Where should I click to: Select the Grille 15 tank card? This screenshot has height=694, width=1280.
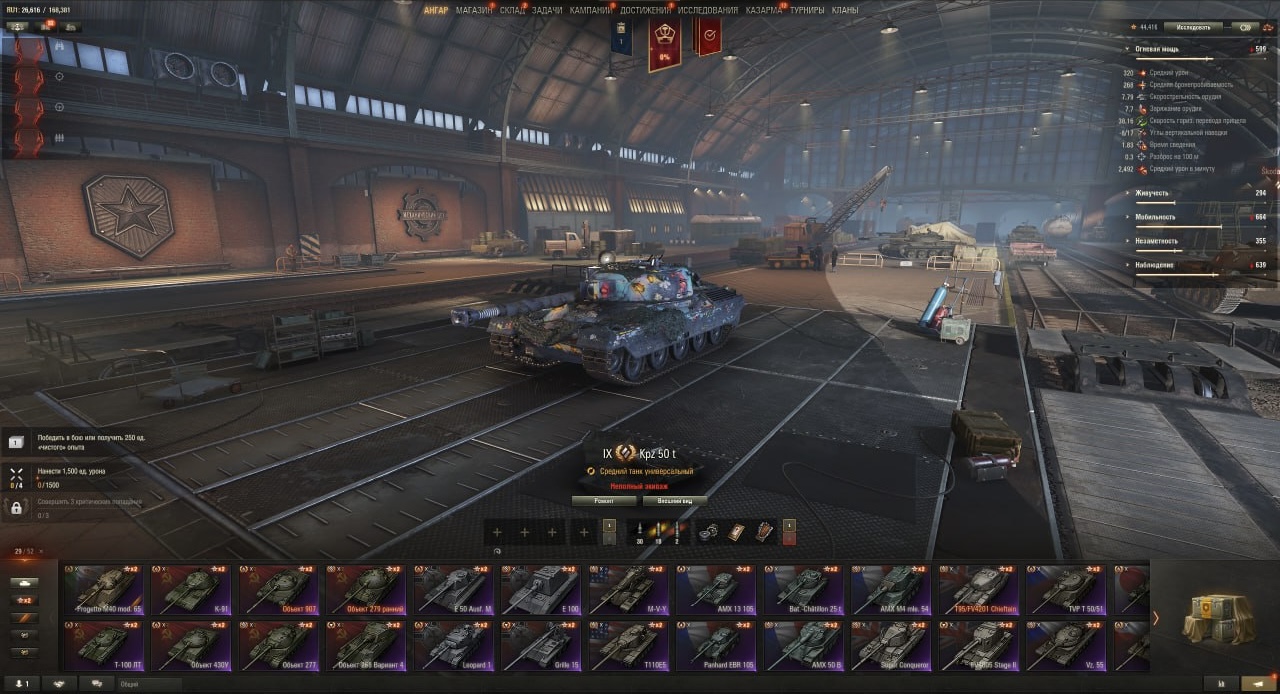541,646
